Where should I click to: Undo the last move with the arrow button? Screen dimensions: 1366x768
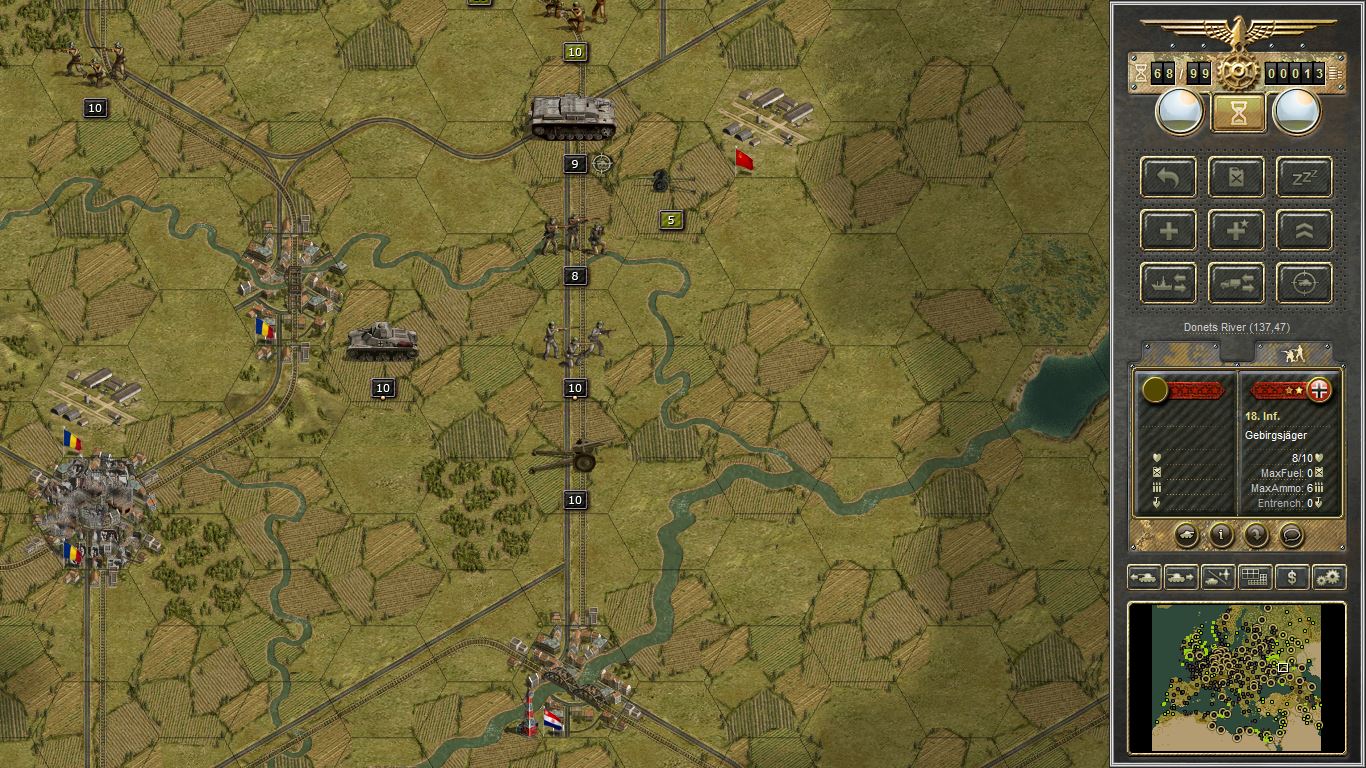1168,177
